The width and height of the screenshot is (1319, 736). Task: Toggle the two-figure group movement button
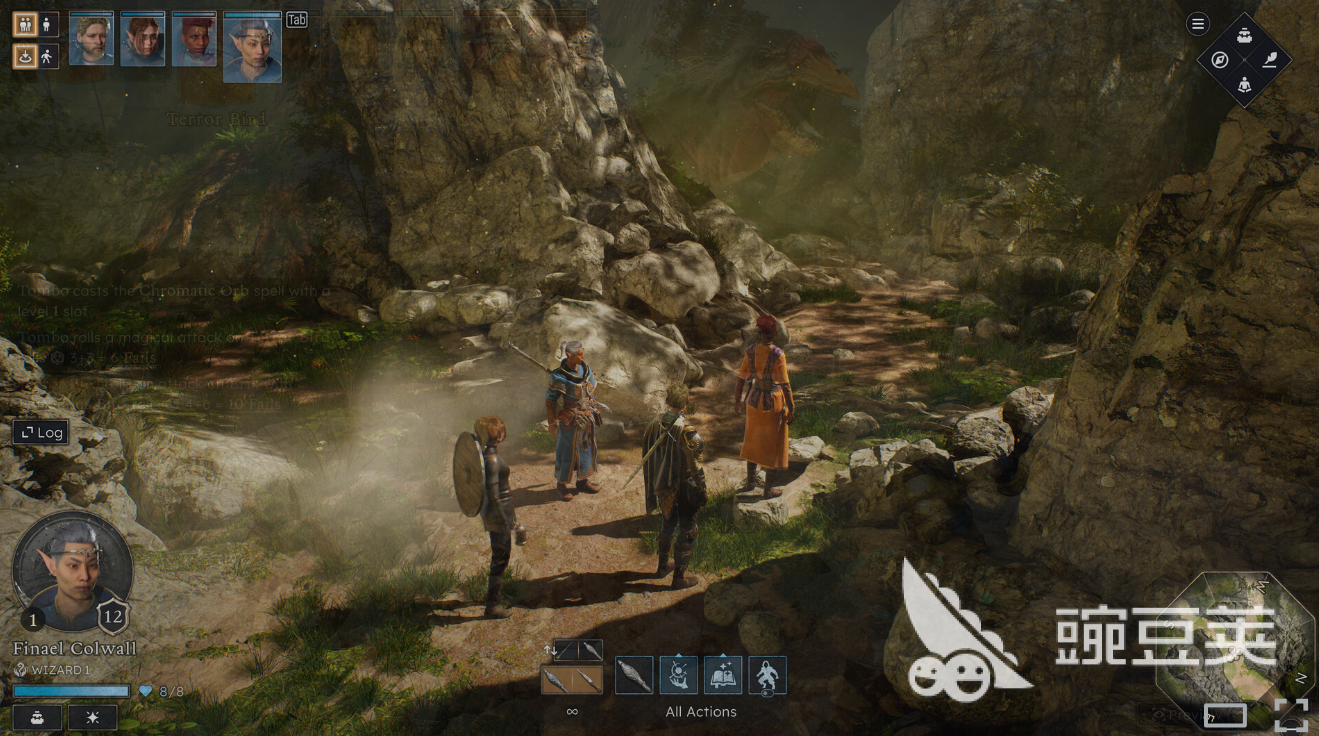tap(25, 24)
